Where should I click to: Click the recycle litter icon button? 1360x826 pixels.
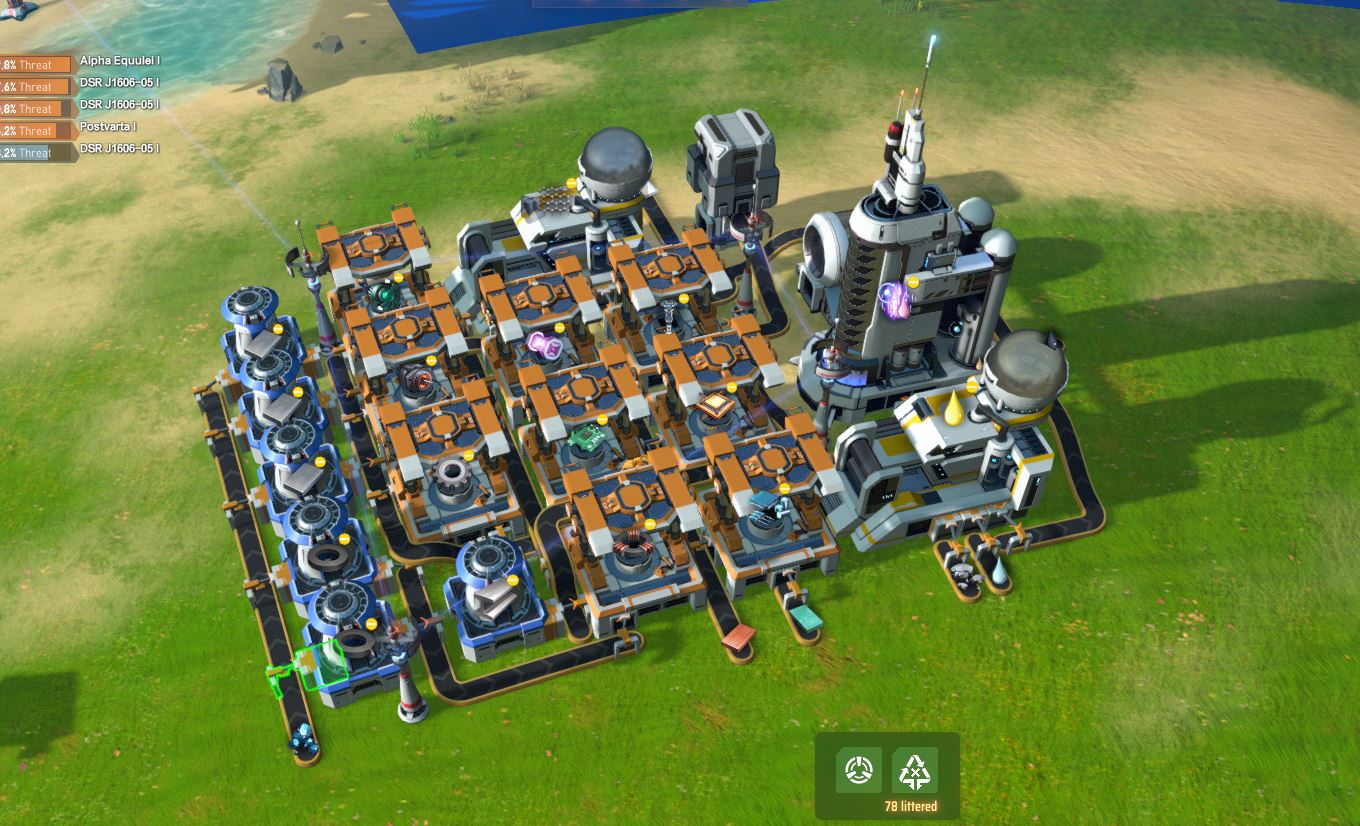click(914, 770)
